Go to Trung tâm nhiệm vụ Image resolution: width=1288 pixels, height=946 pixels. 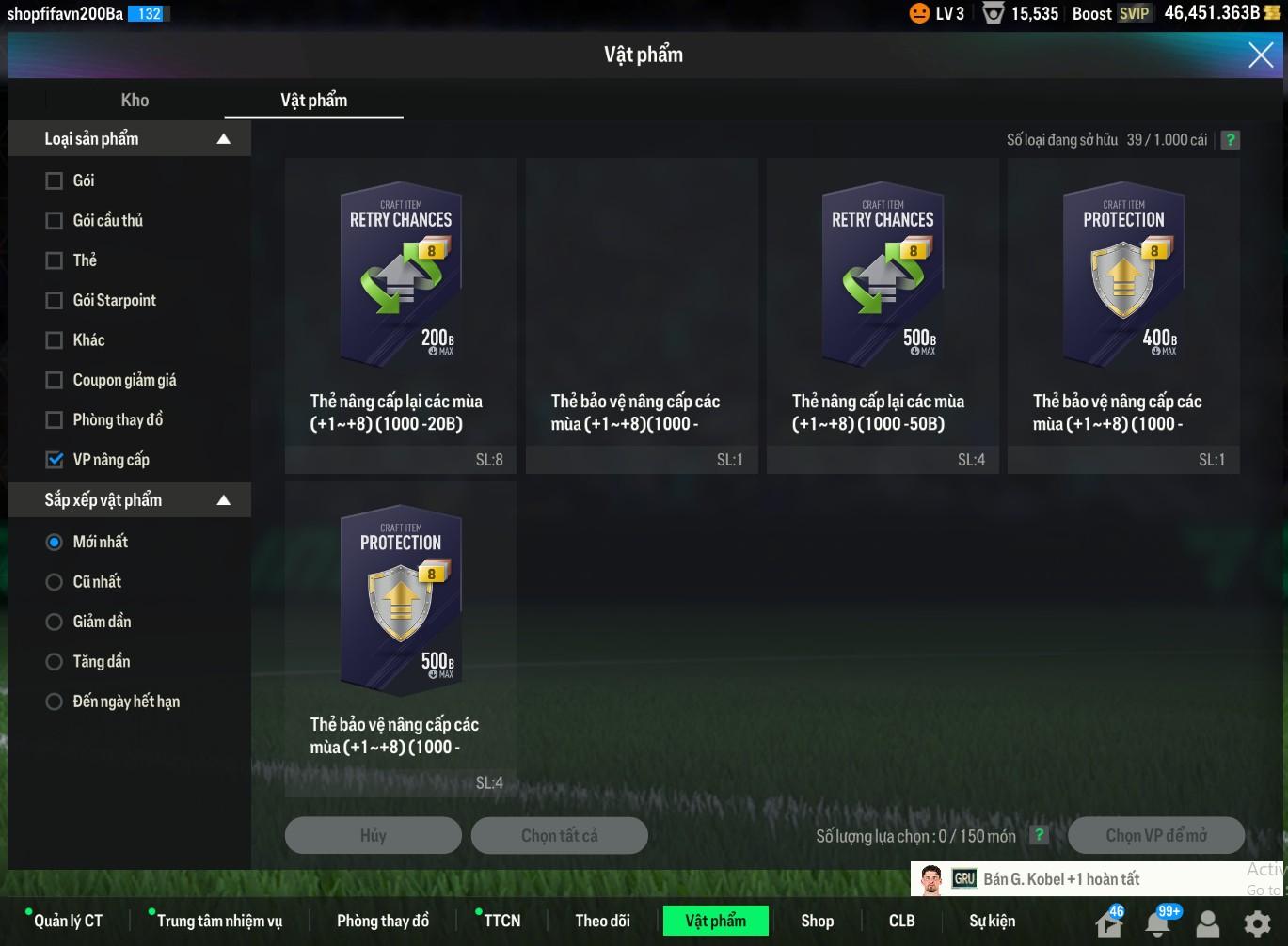tap(219, 921)
